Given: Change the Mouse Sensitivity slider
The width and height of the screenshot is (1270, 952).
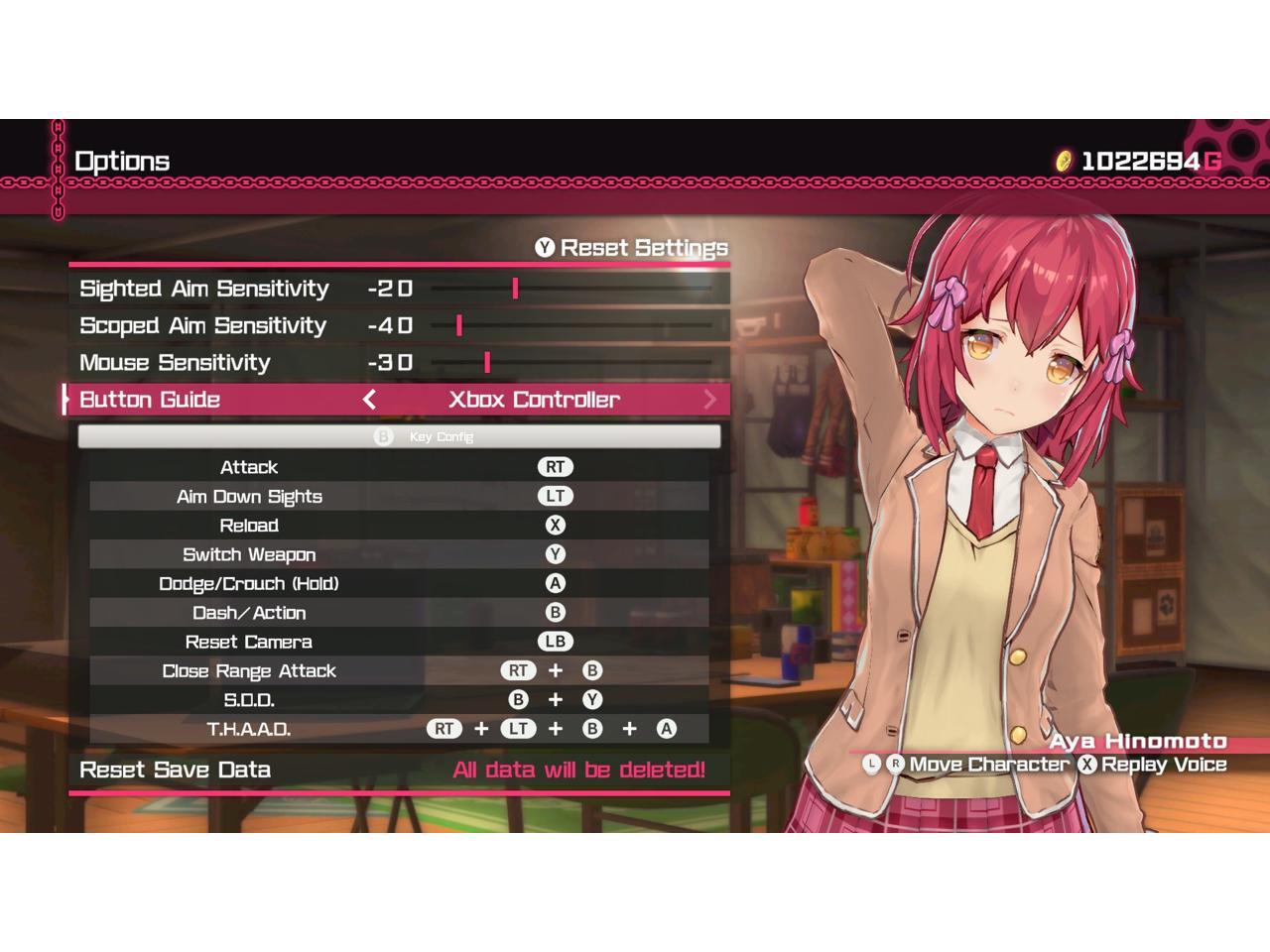Looking at the screenshot, I should click(487, 363).
